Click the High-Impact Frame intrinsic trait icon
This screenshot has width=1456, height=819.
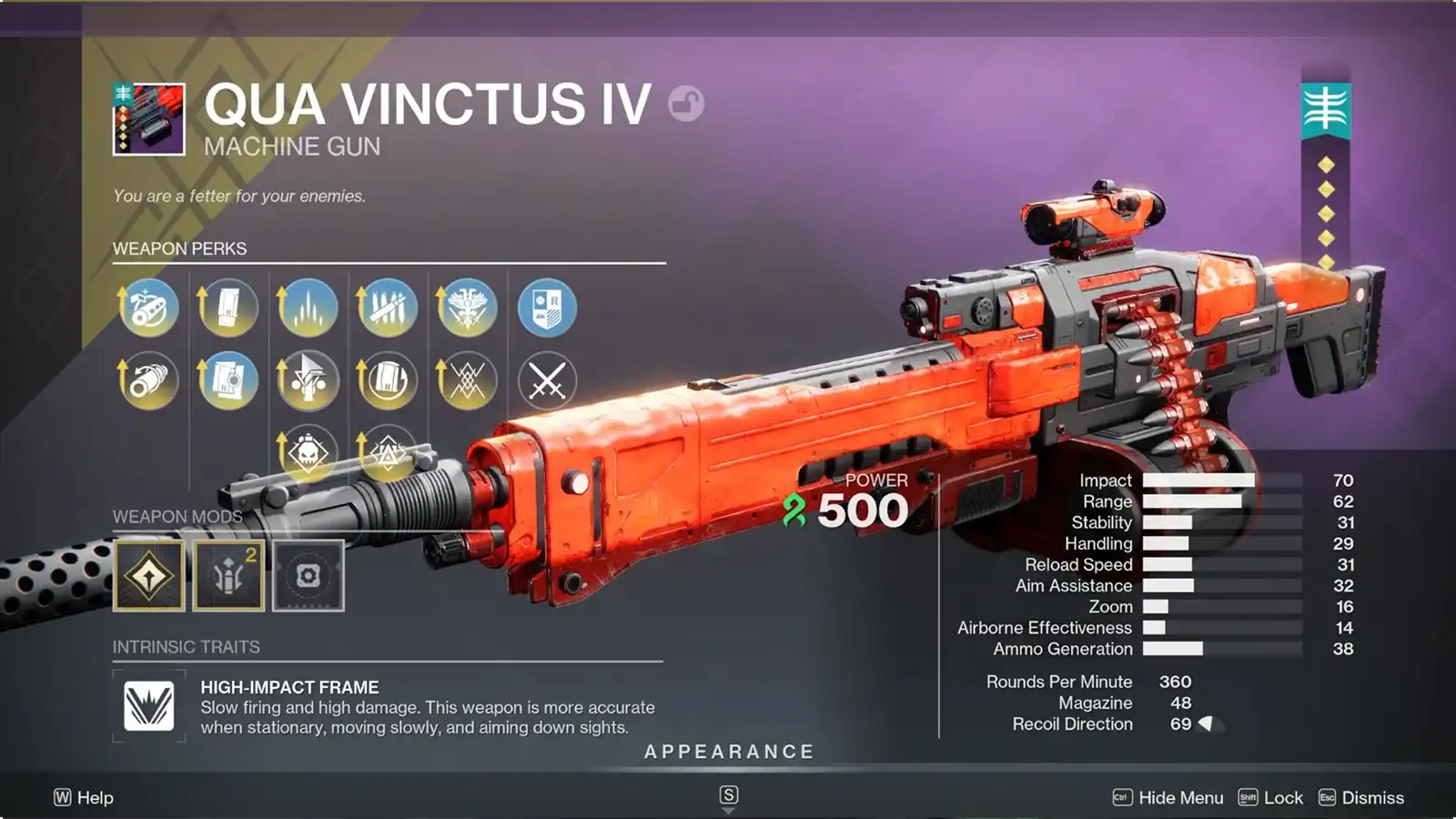click(x=149, y=705)
